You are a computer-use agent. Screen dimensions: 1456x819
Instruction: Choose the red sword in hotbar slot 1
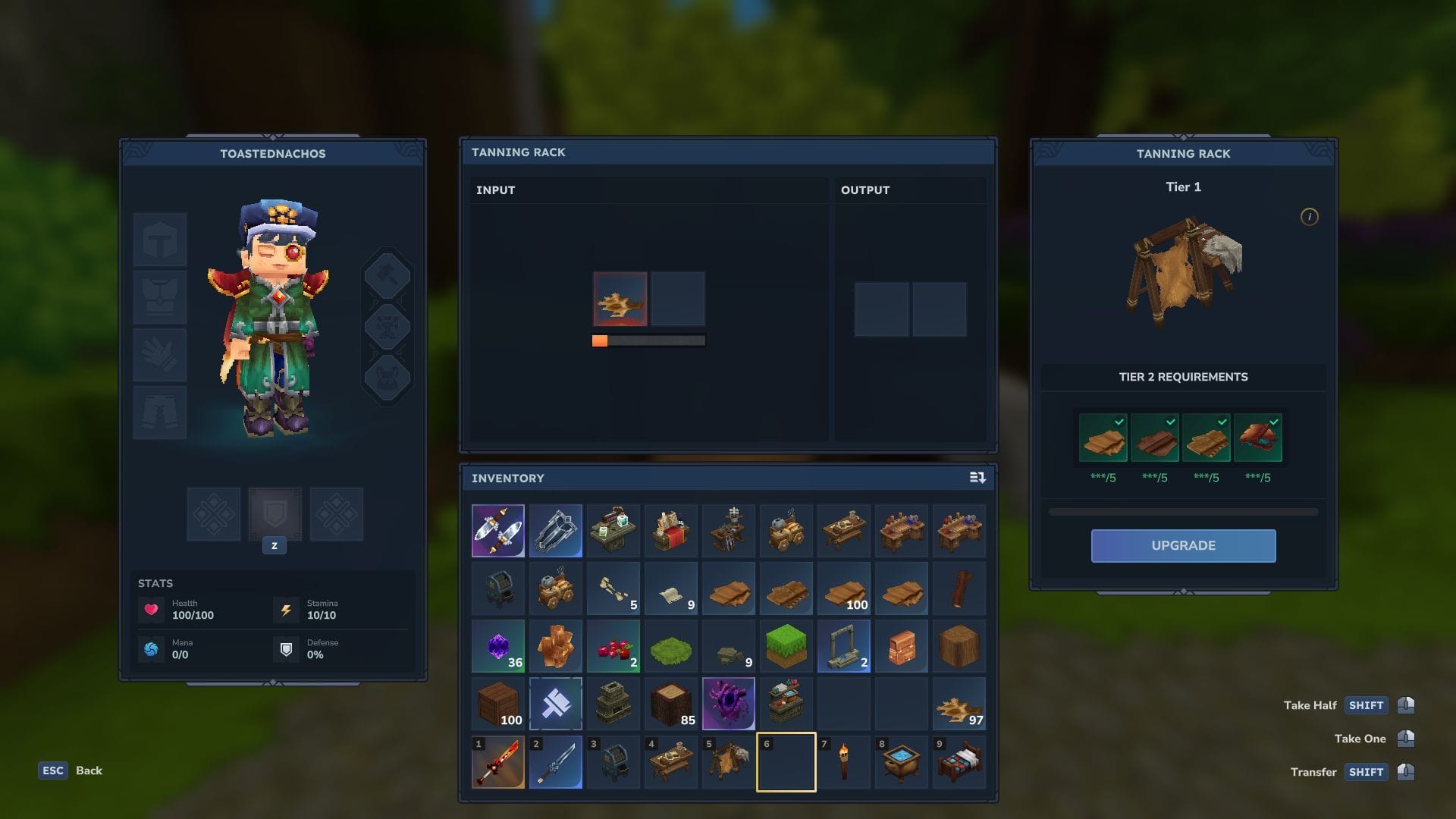pyautogui.click(x=498, y=762)
